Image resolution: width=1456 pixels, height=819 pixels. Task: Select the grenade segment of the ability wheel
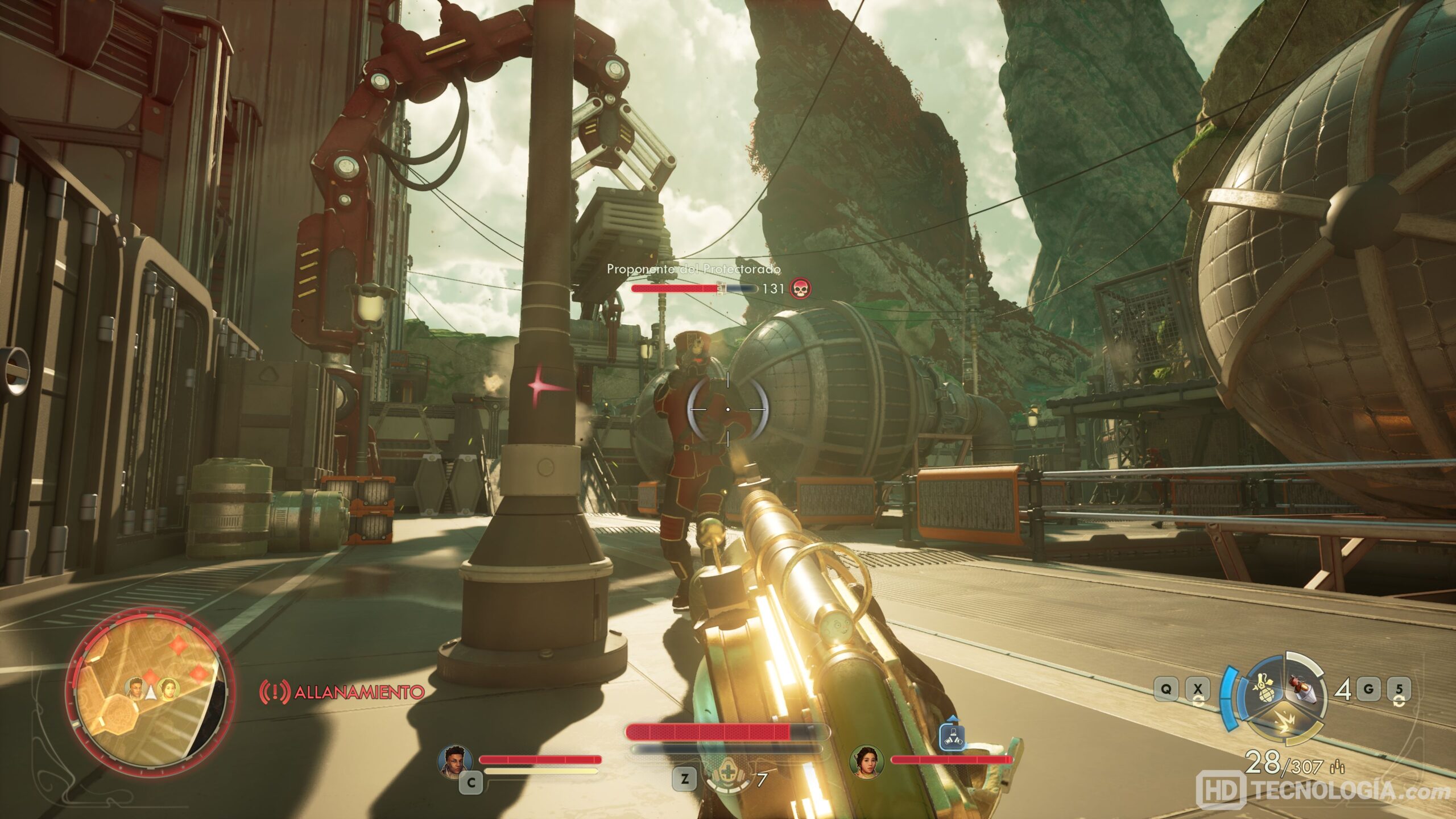pos(1267,689)
